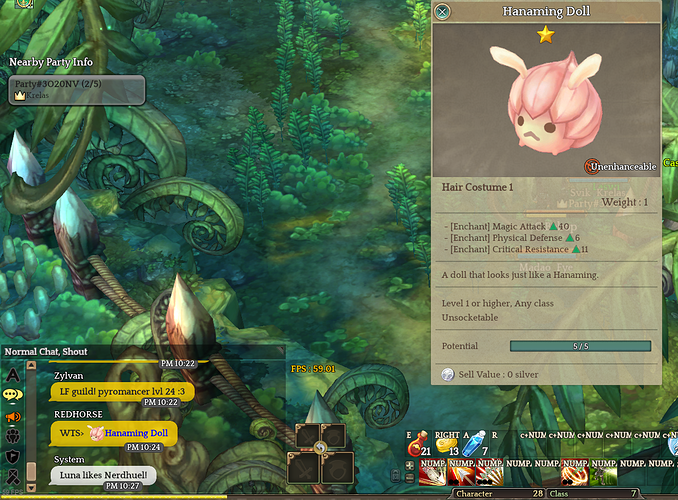Click the Normal Chat, Shout header
This screenshot has height=500, width=678.
[46, 351]
